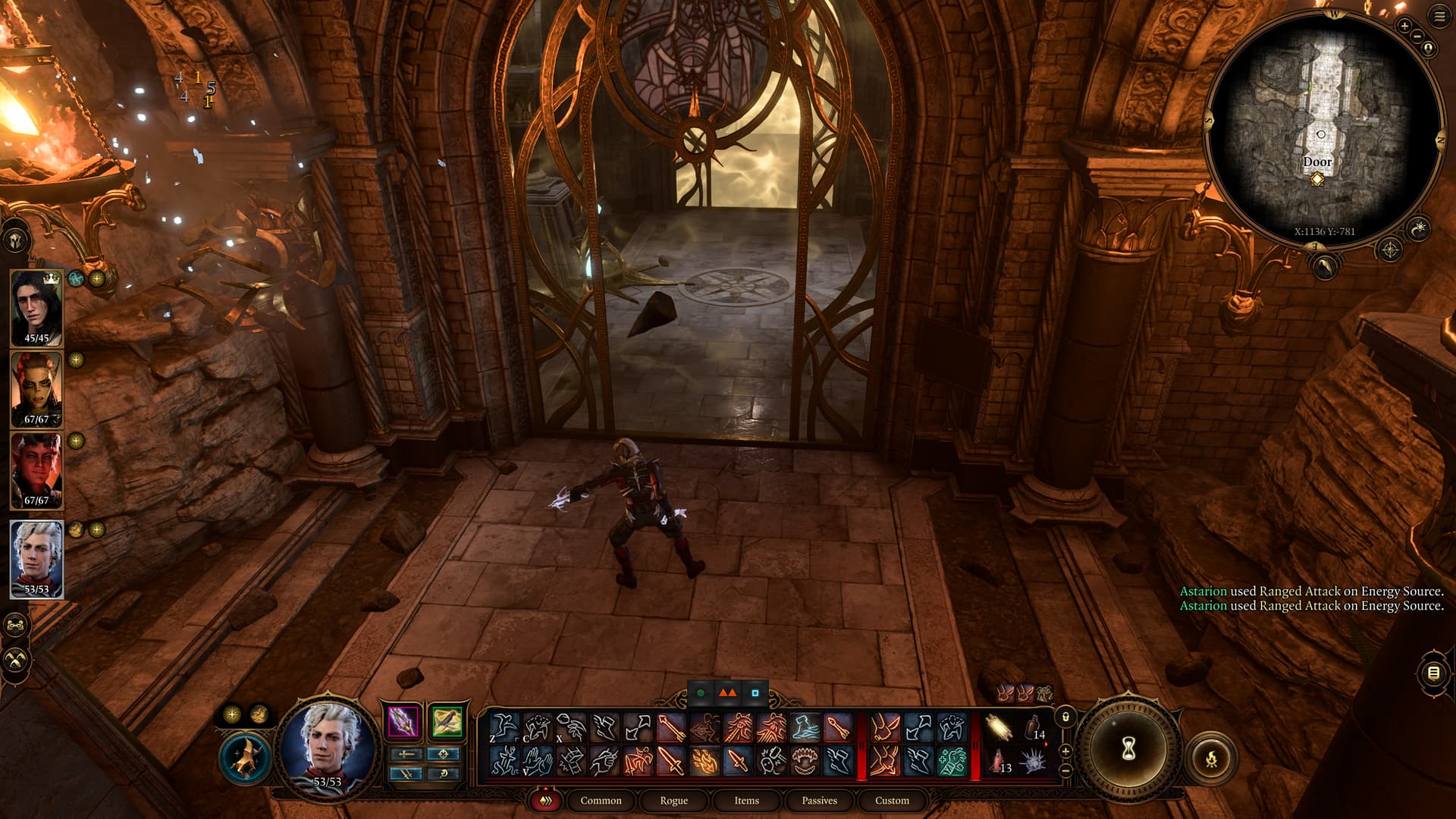1456x819 pixels.
Task: Zoom out the minimap with minus button
Action: pyautogui.click(x=1416, y=37)
